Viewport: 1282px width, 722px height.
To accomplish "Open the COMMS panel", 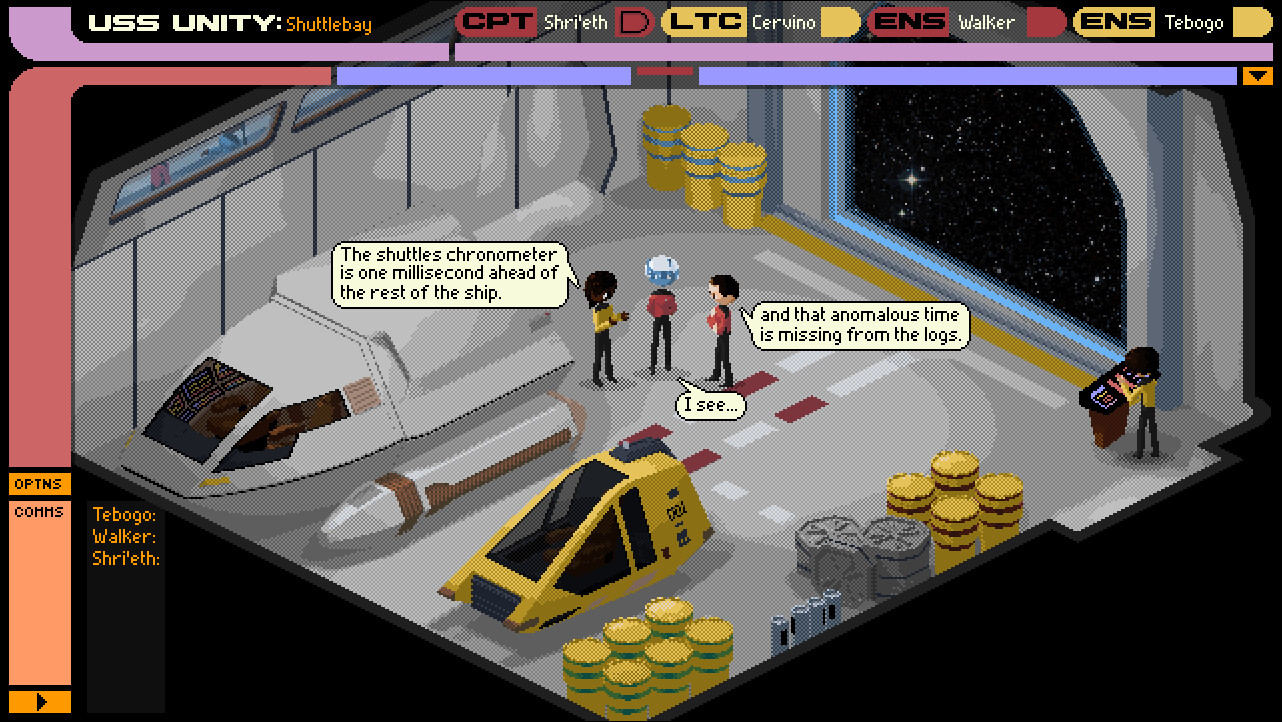I will click(39, 512).
